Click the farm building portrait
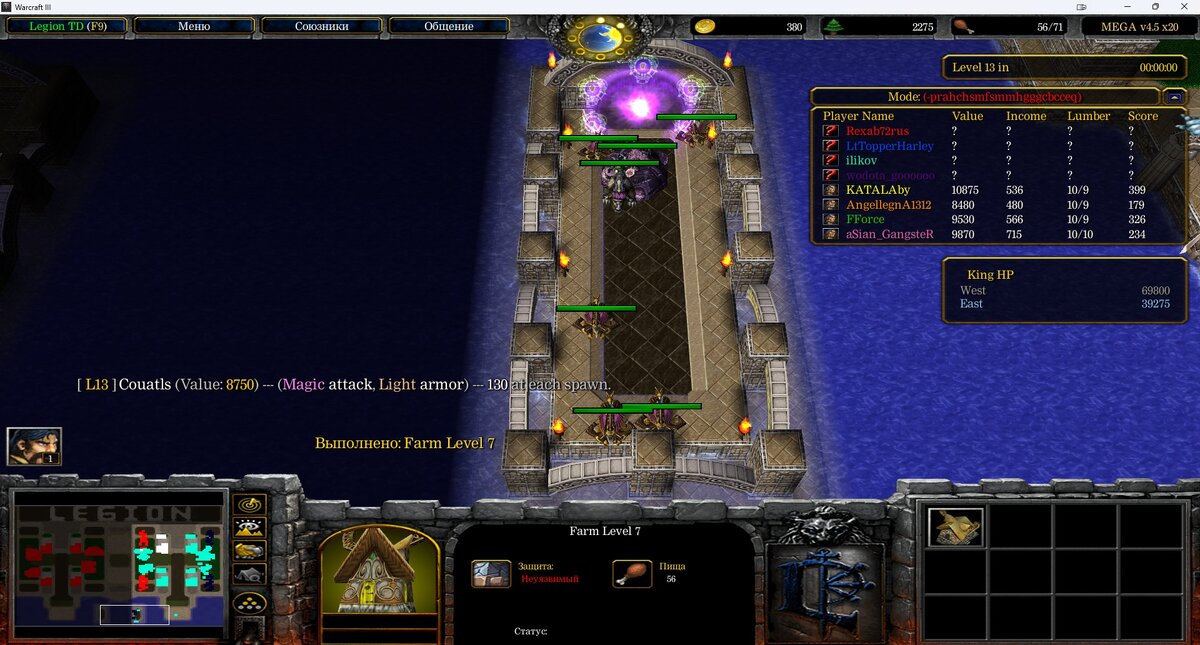 tap(379, 570)
